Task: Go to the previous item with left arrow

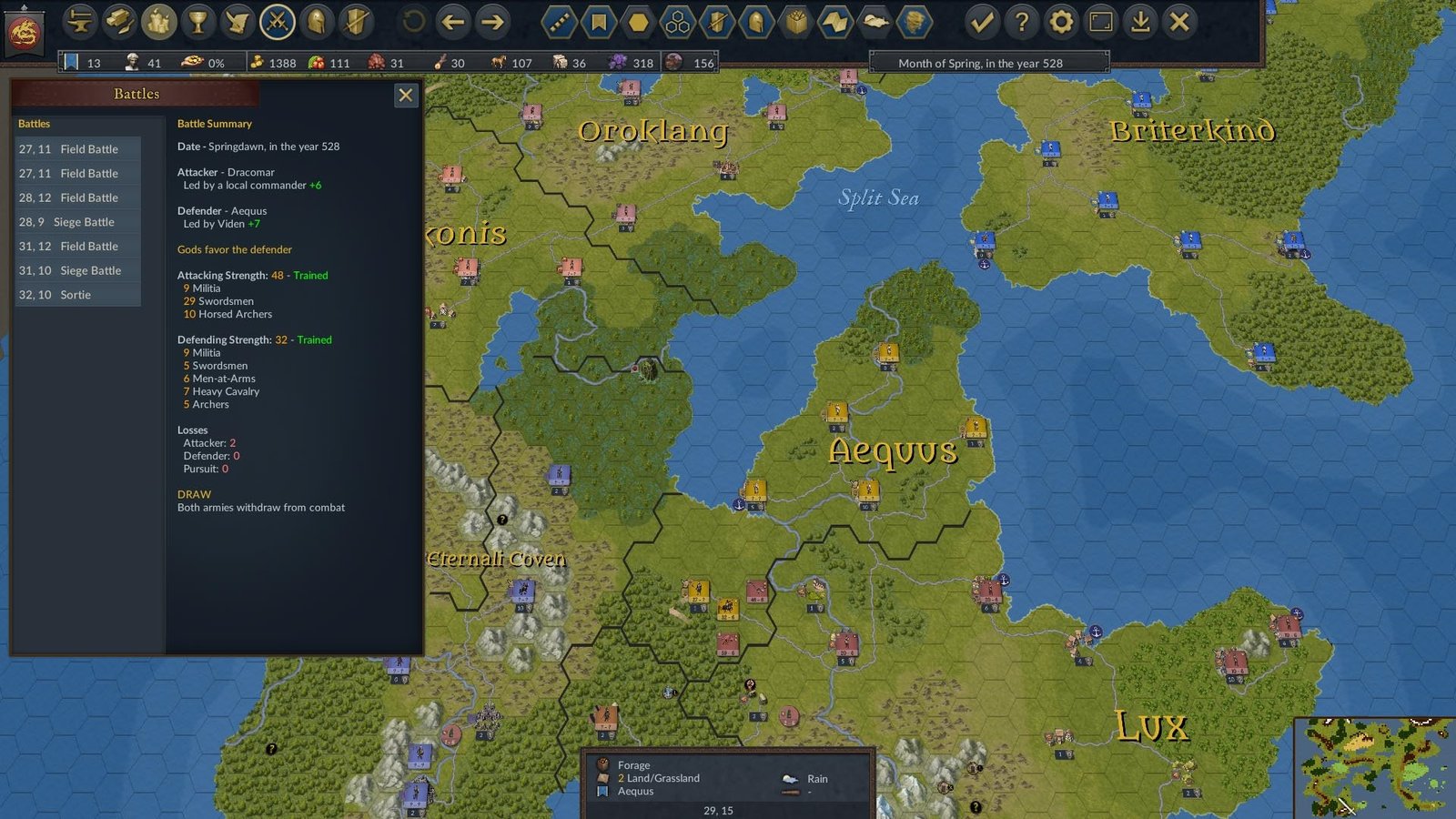Action: point(452,22)
